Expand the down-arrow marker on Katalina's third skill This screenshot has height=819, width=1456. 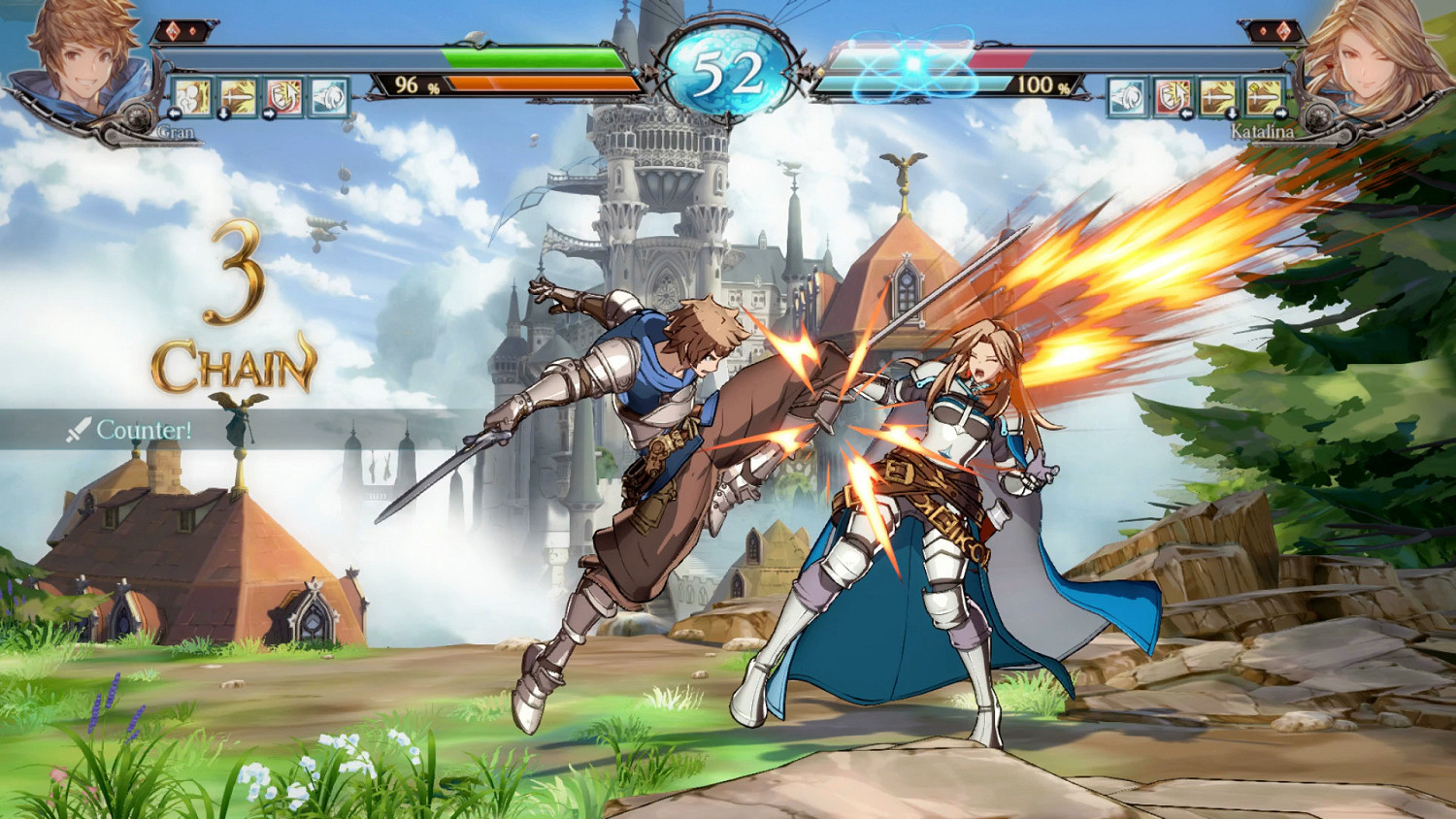click(x=1232, y=114)
